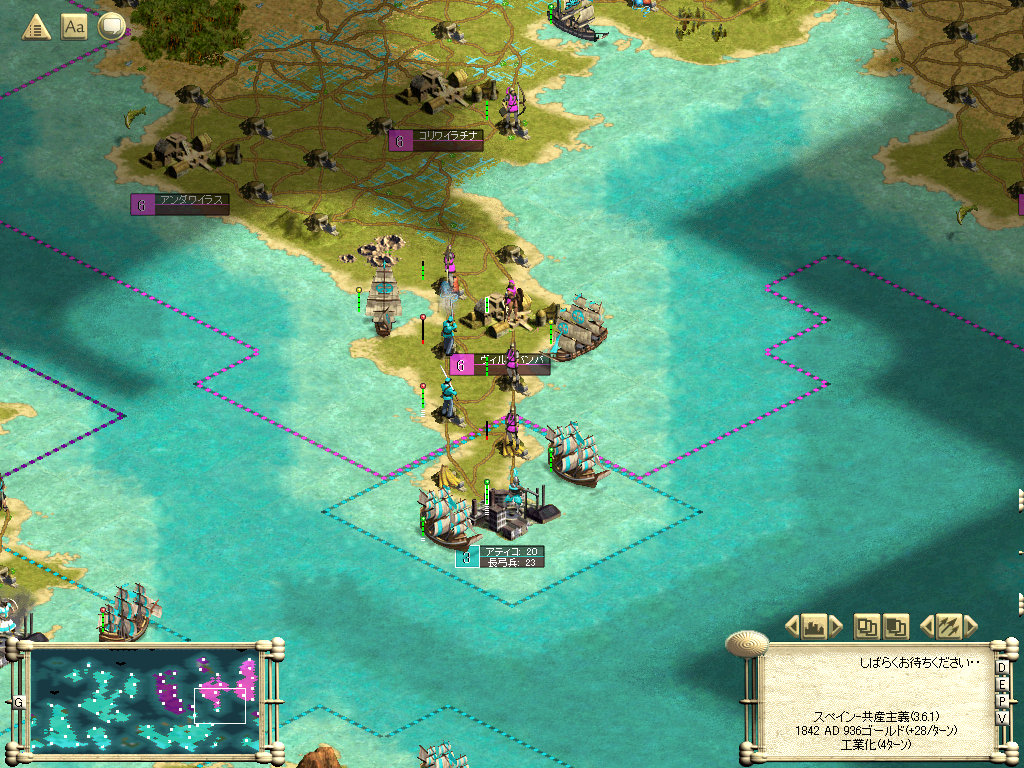Click the 'P' button on info panel
This screenshot has height=768, width=1024.
pyautogui.click(x=1002, y=702)
